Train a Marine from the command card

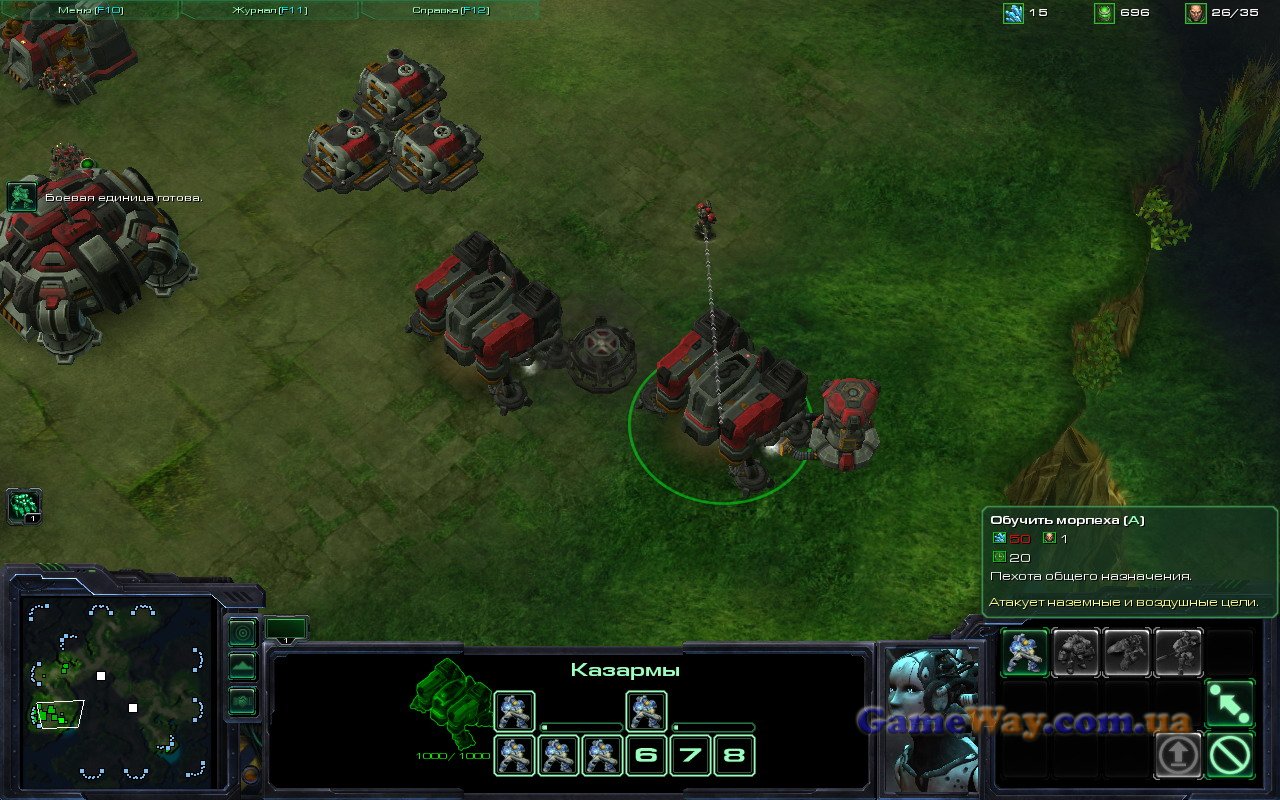(1025, 652)
